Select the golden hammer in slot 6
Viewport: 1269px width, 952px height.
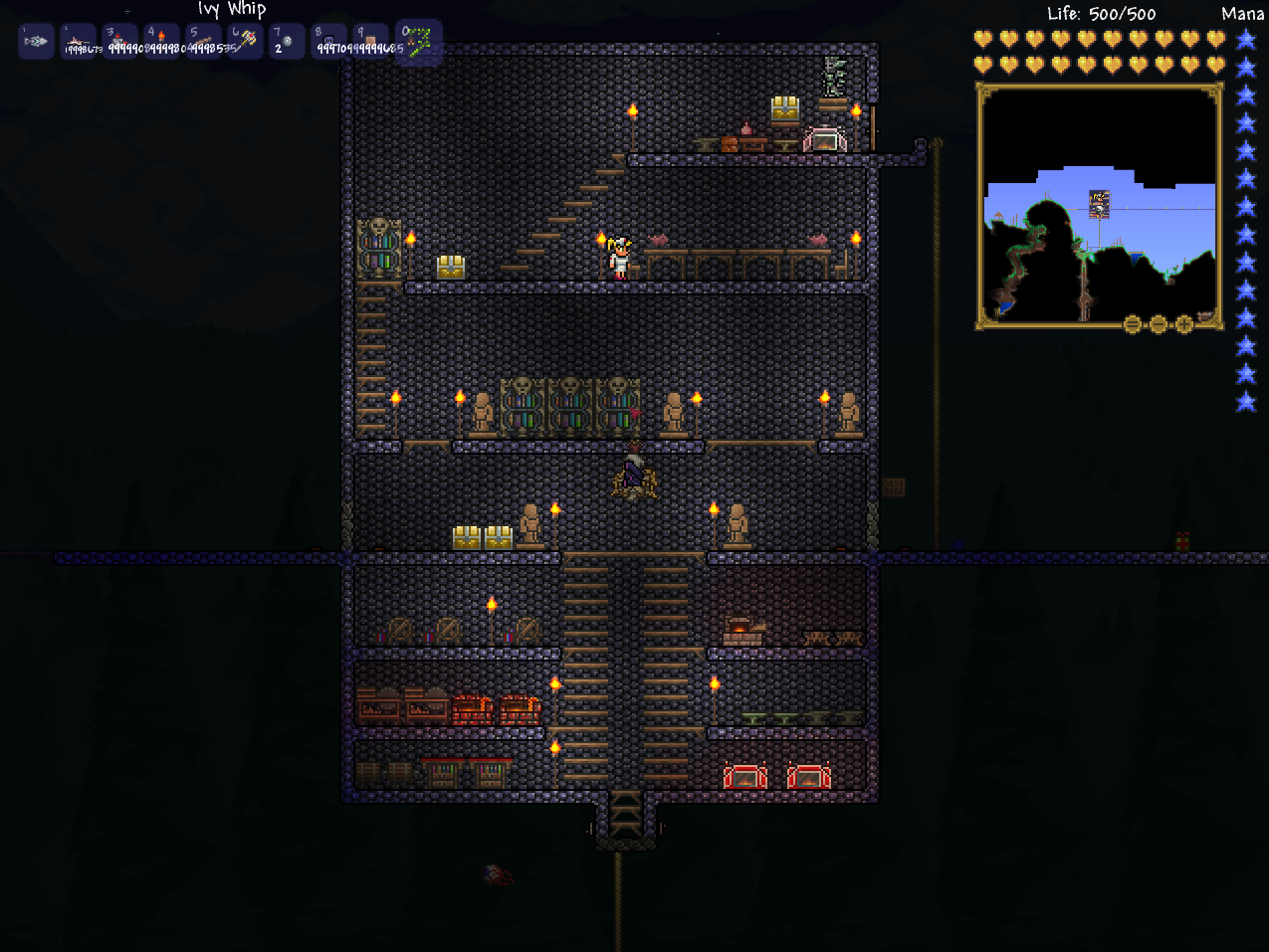pos(245,42)
